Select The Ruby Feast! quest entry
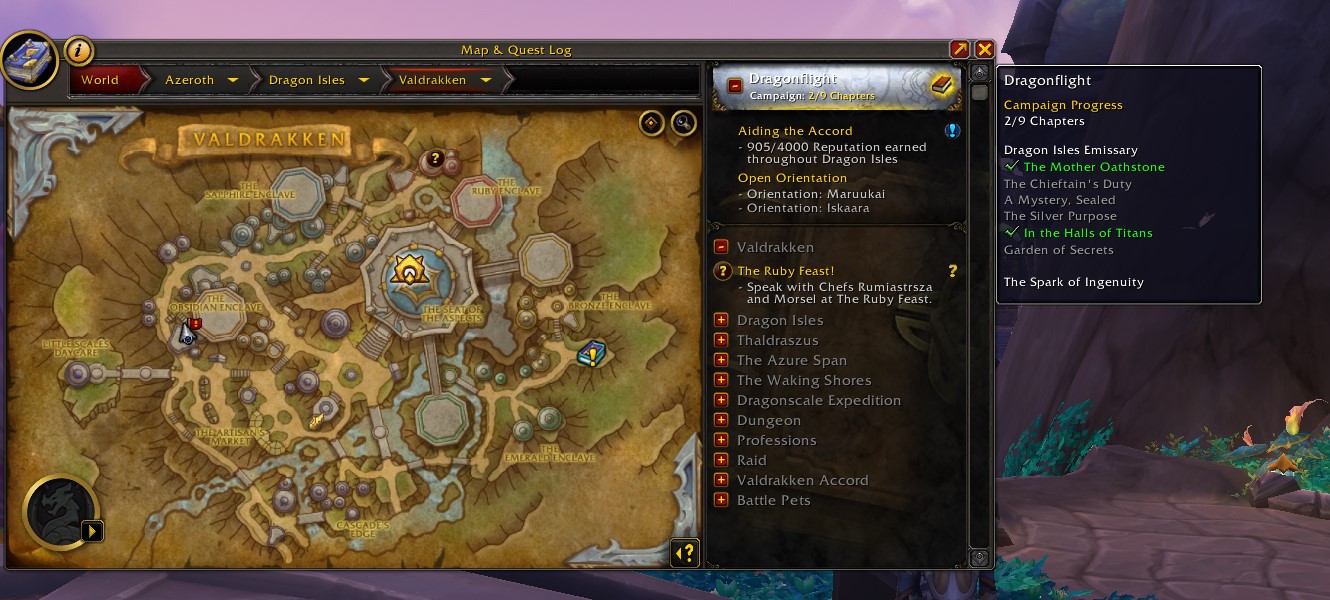Screen dimensions: 1330x600 (786, 271)
